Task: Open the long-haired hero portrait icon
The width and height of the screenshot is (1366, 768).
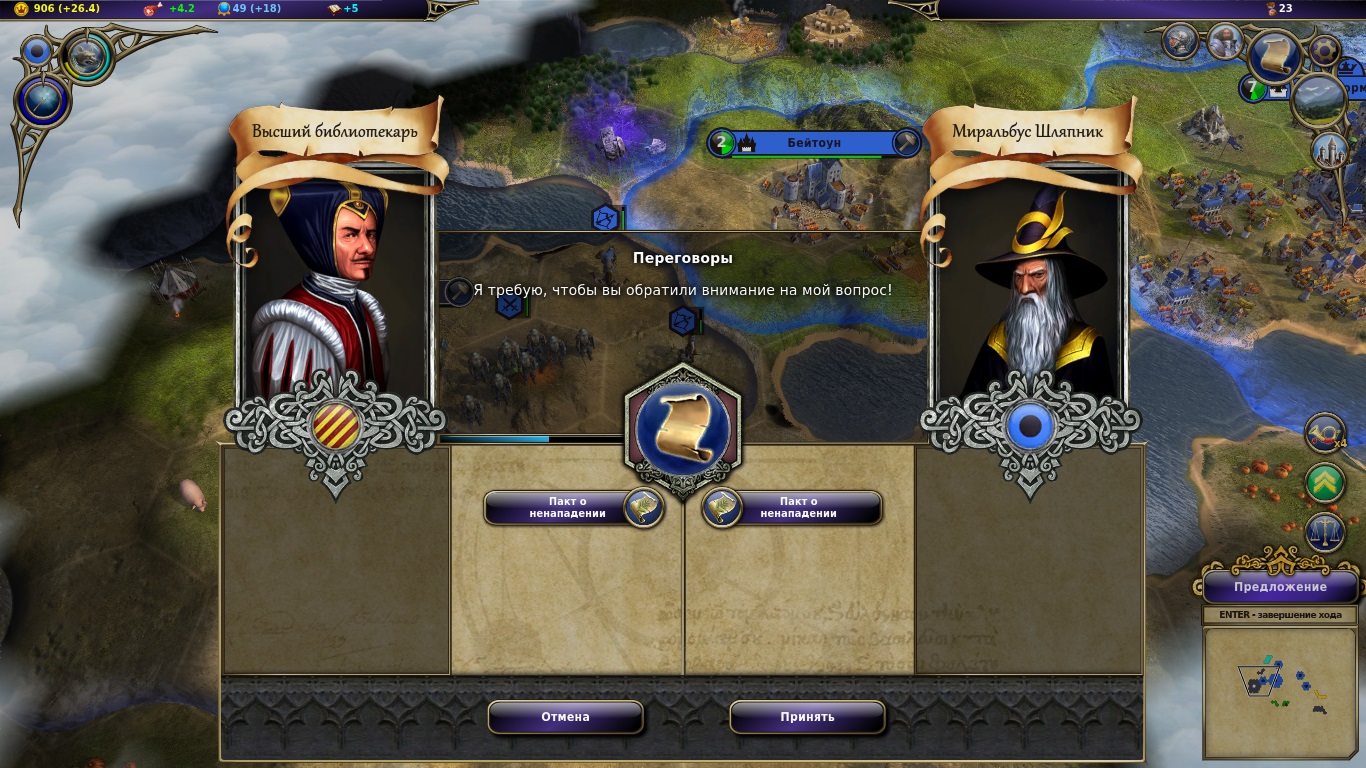Action: click(1225, 41)
